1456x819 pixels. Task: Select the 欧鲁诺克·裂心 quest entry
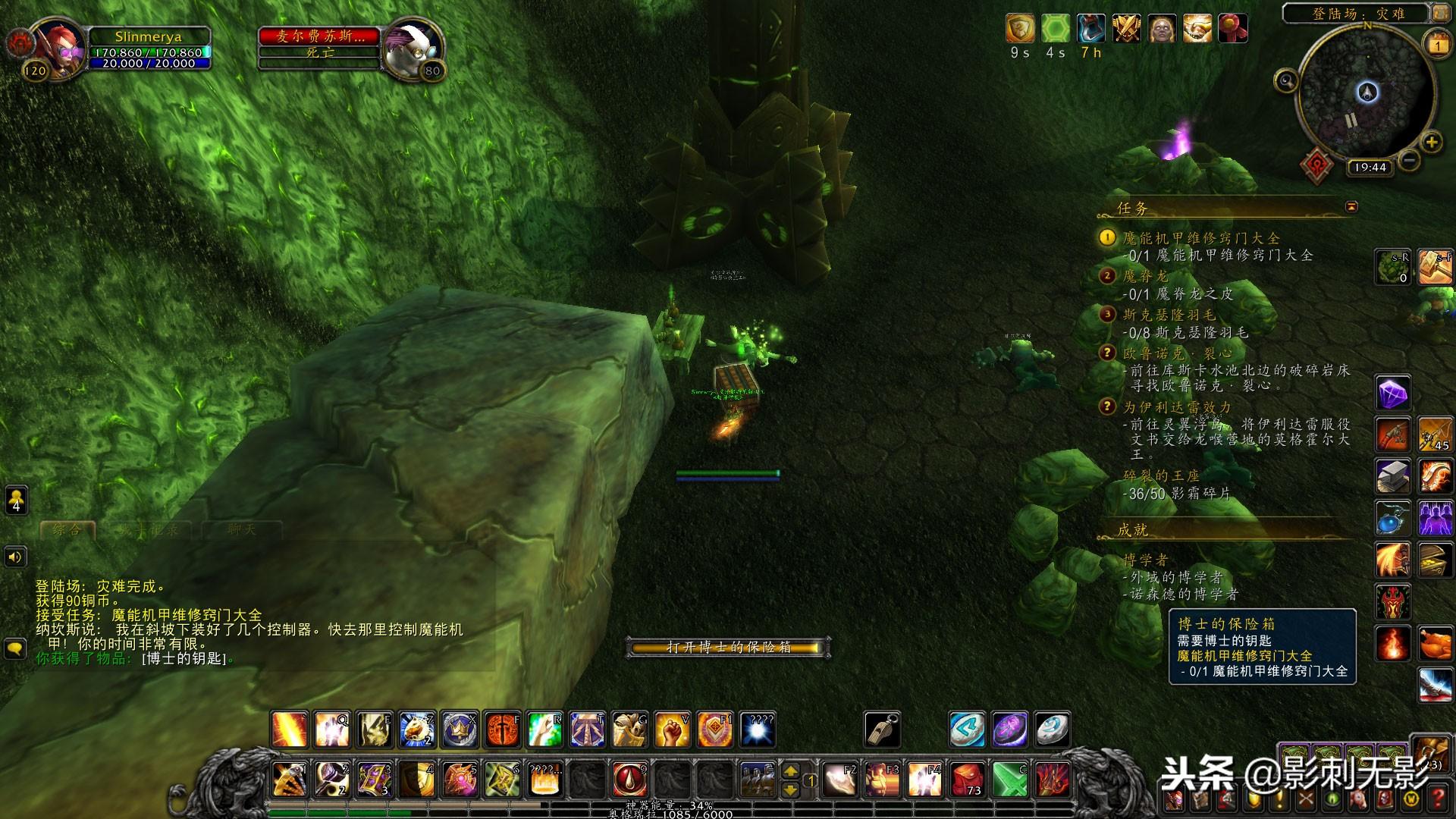[1178, 353]
